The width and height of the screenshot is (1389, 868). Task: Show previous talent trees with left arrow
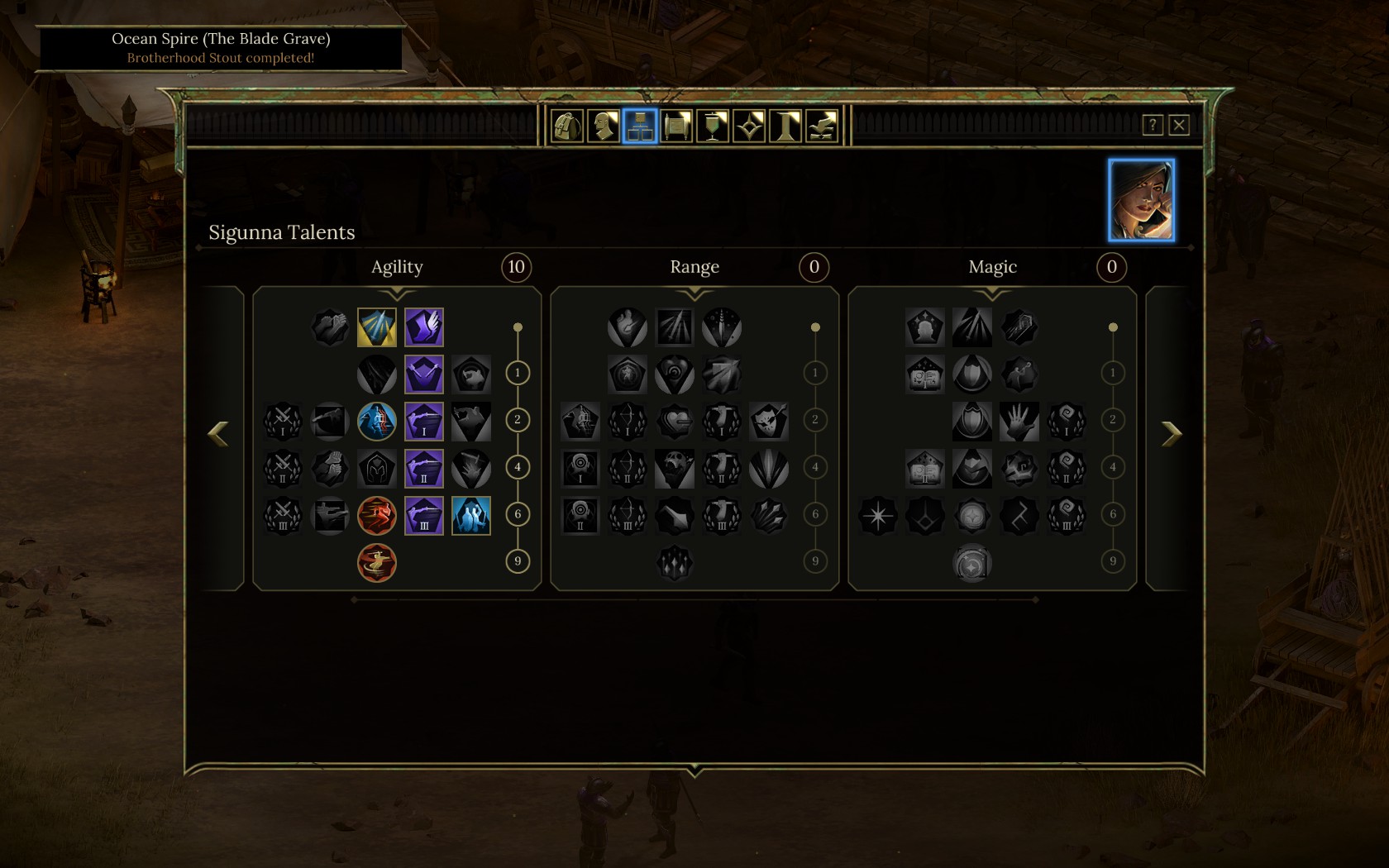[218, 433]
